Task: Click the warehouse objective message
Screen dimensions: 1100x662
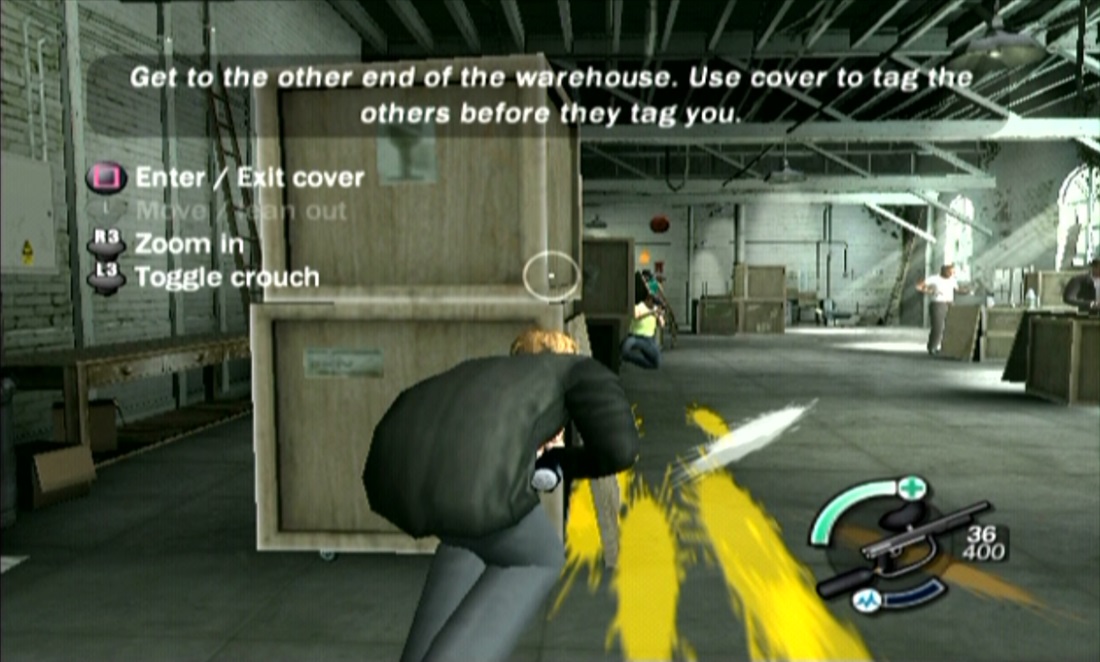Action: pos(550,95)
